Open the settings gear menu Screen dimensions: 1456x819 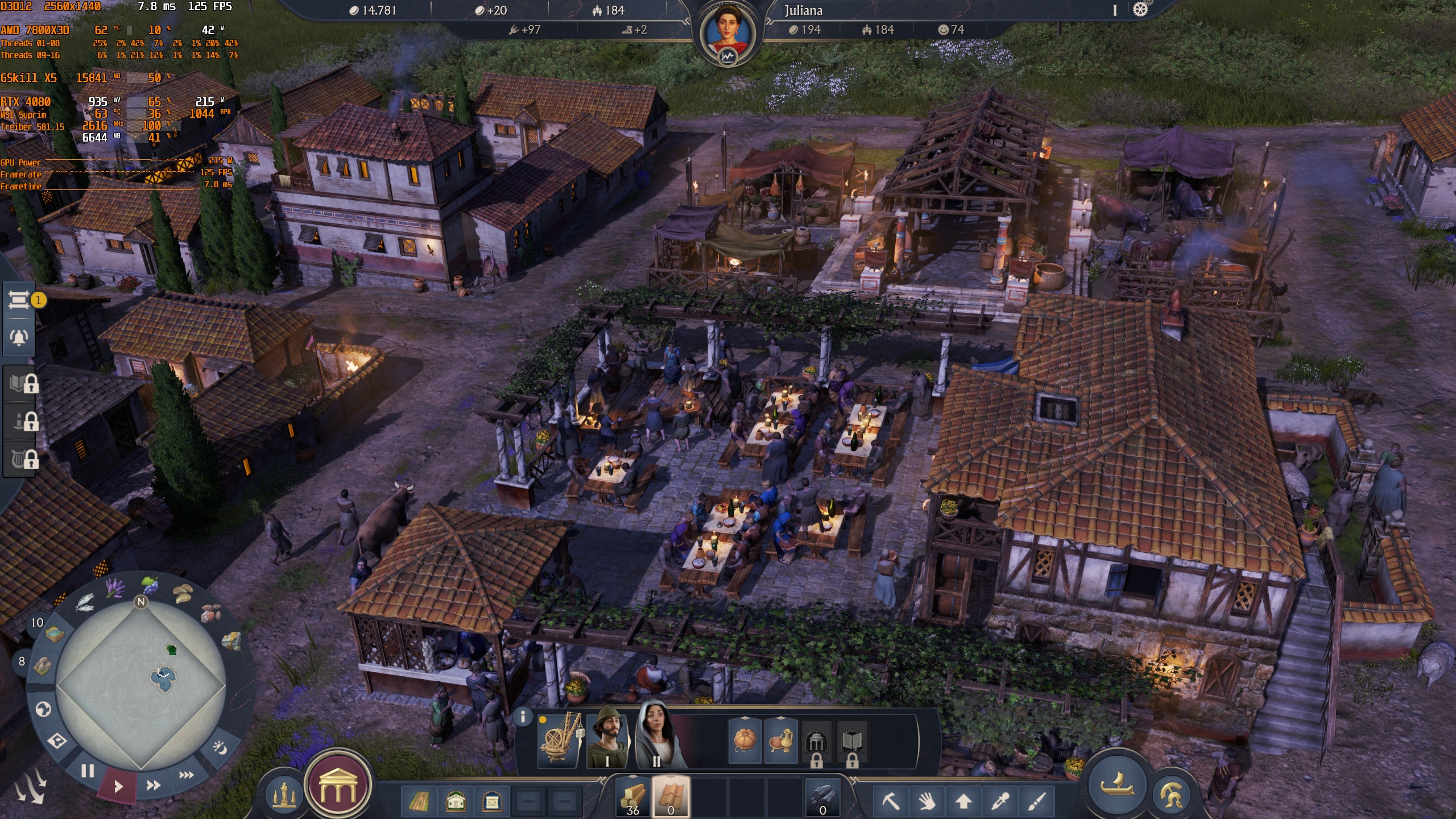(x=1140, y=10)
